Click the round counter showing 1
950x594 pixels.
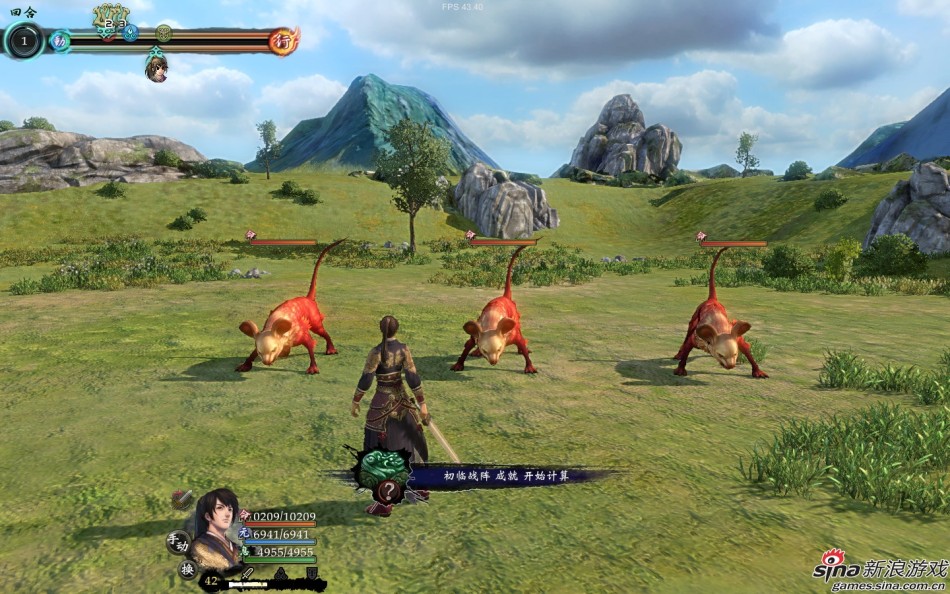[24, 41]
